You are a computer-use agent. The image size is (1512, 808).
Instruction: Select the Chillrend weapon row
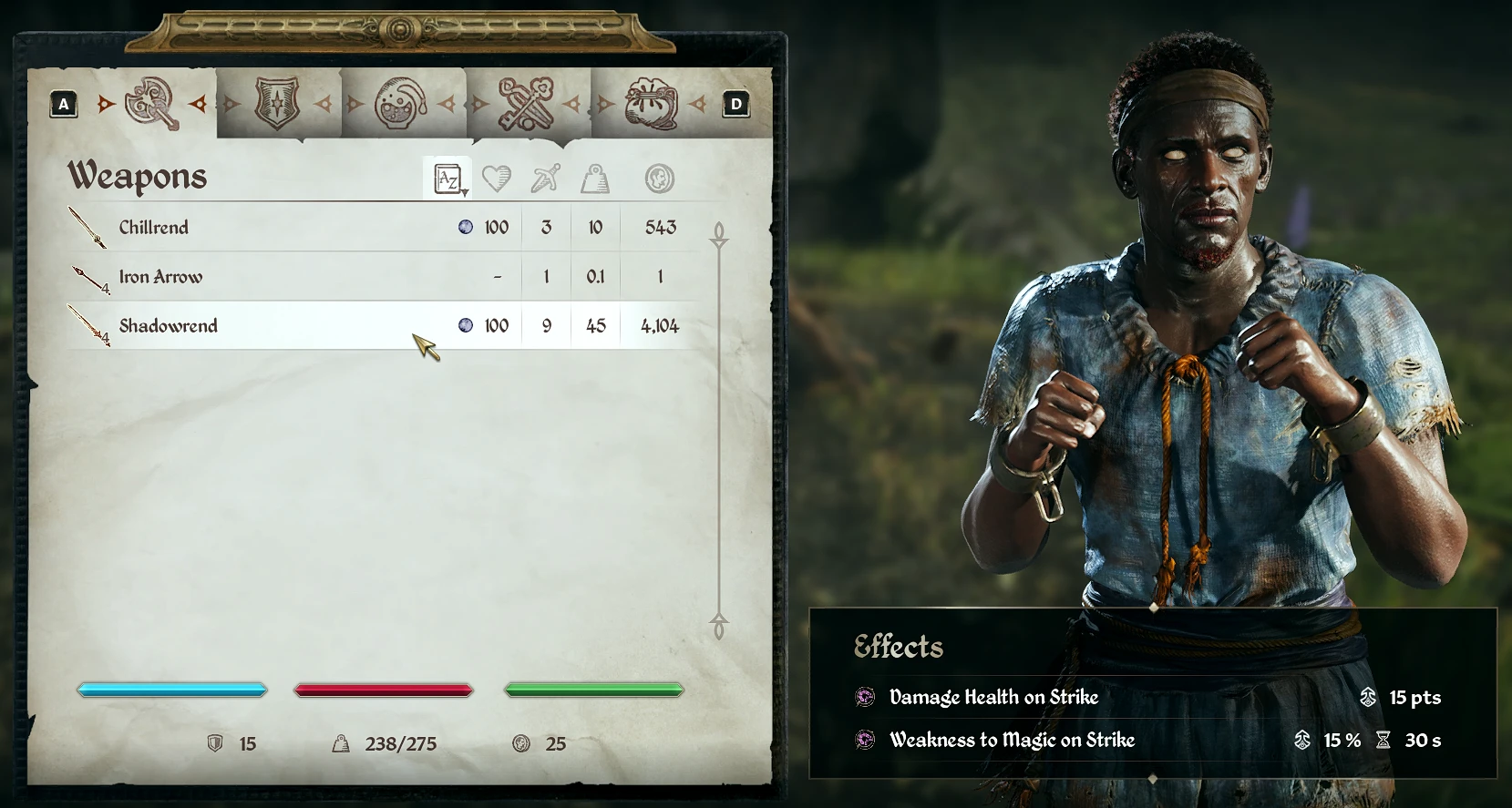tap(273, 228)
